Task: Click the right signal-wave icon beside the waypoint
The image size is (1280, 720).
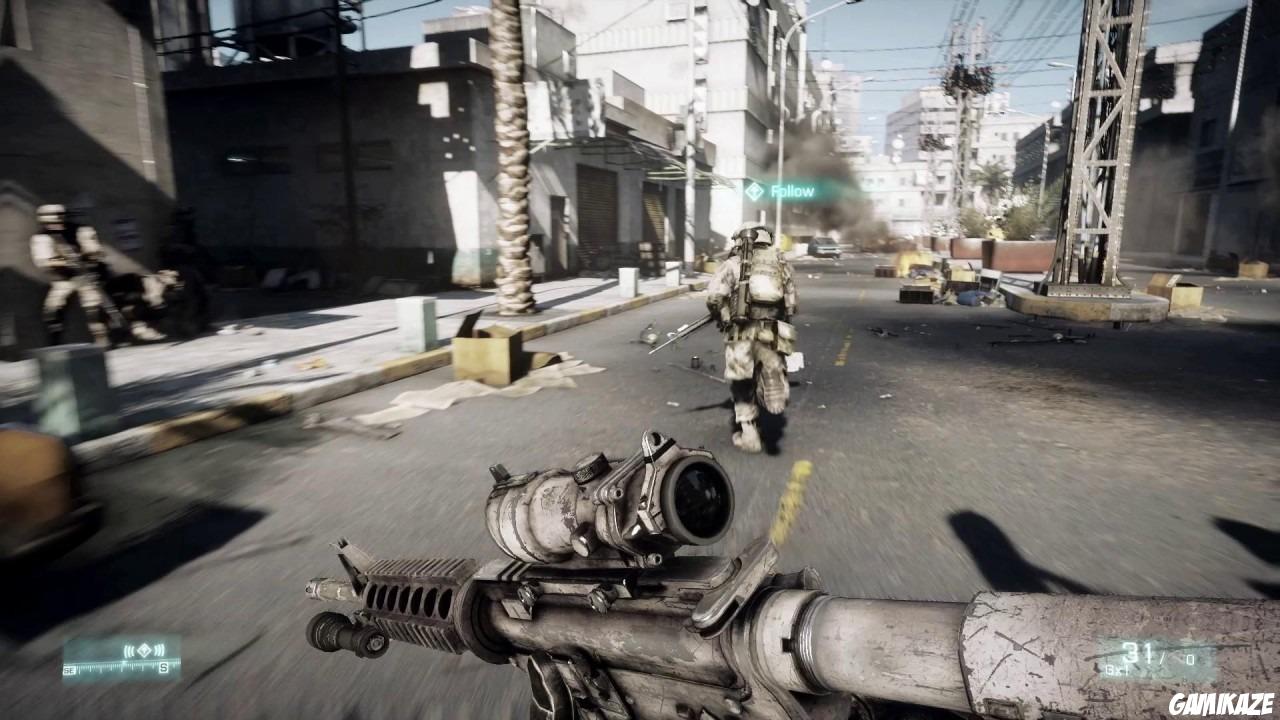Action: click(158, 650)
